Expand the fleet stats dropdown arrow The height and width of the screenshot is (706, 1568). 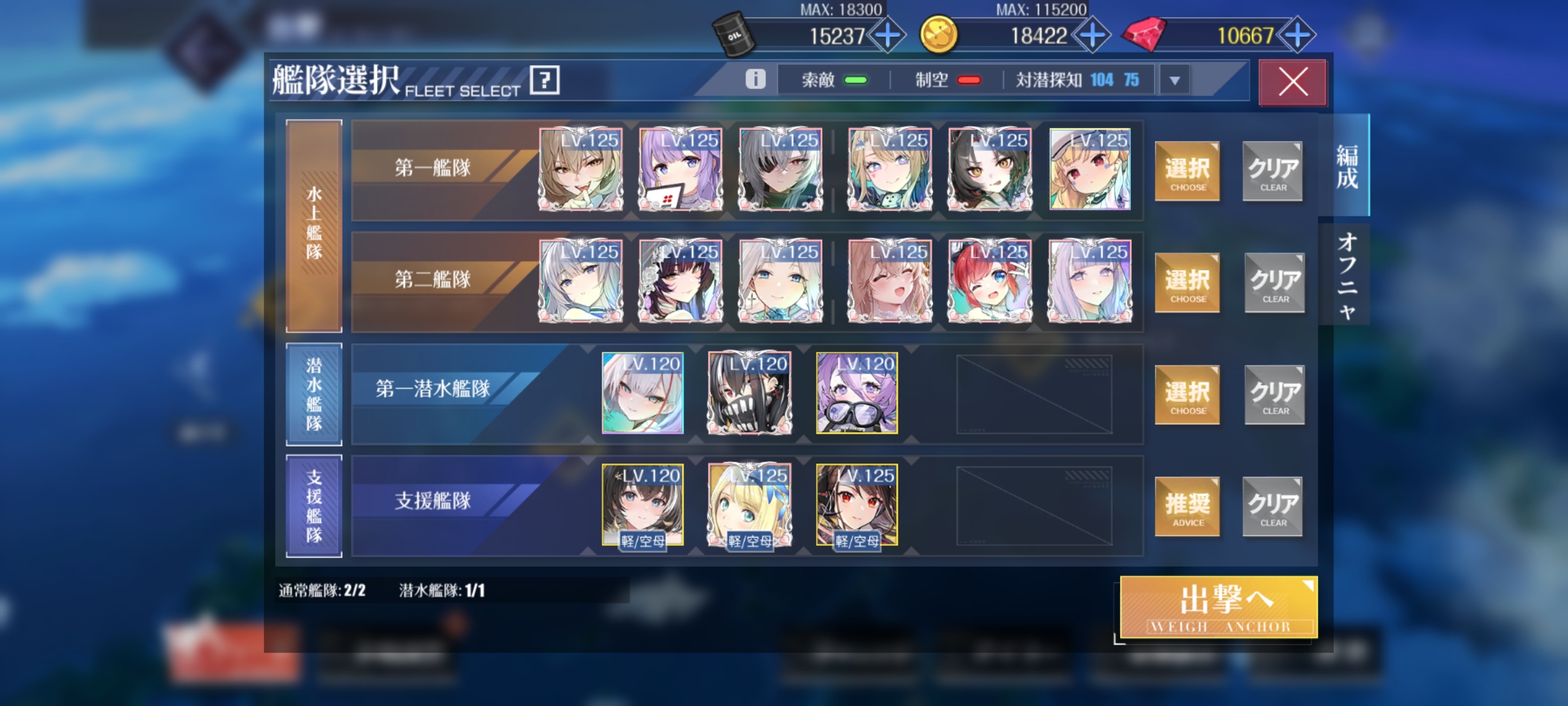pyautogui.click(x=1175, y=80)
